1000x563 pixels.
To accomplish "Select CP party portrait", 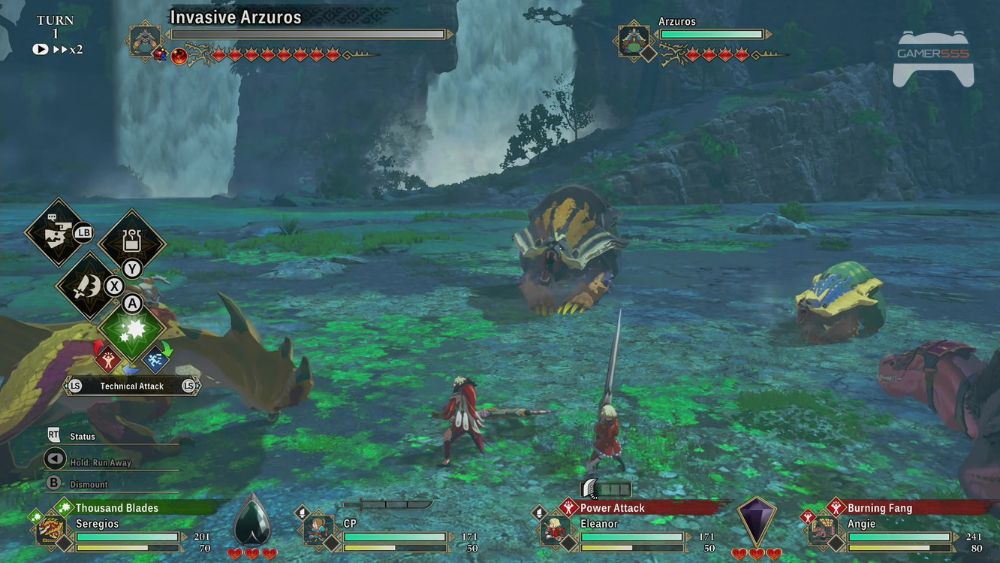I will [x=319, y=529].
